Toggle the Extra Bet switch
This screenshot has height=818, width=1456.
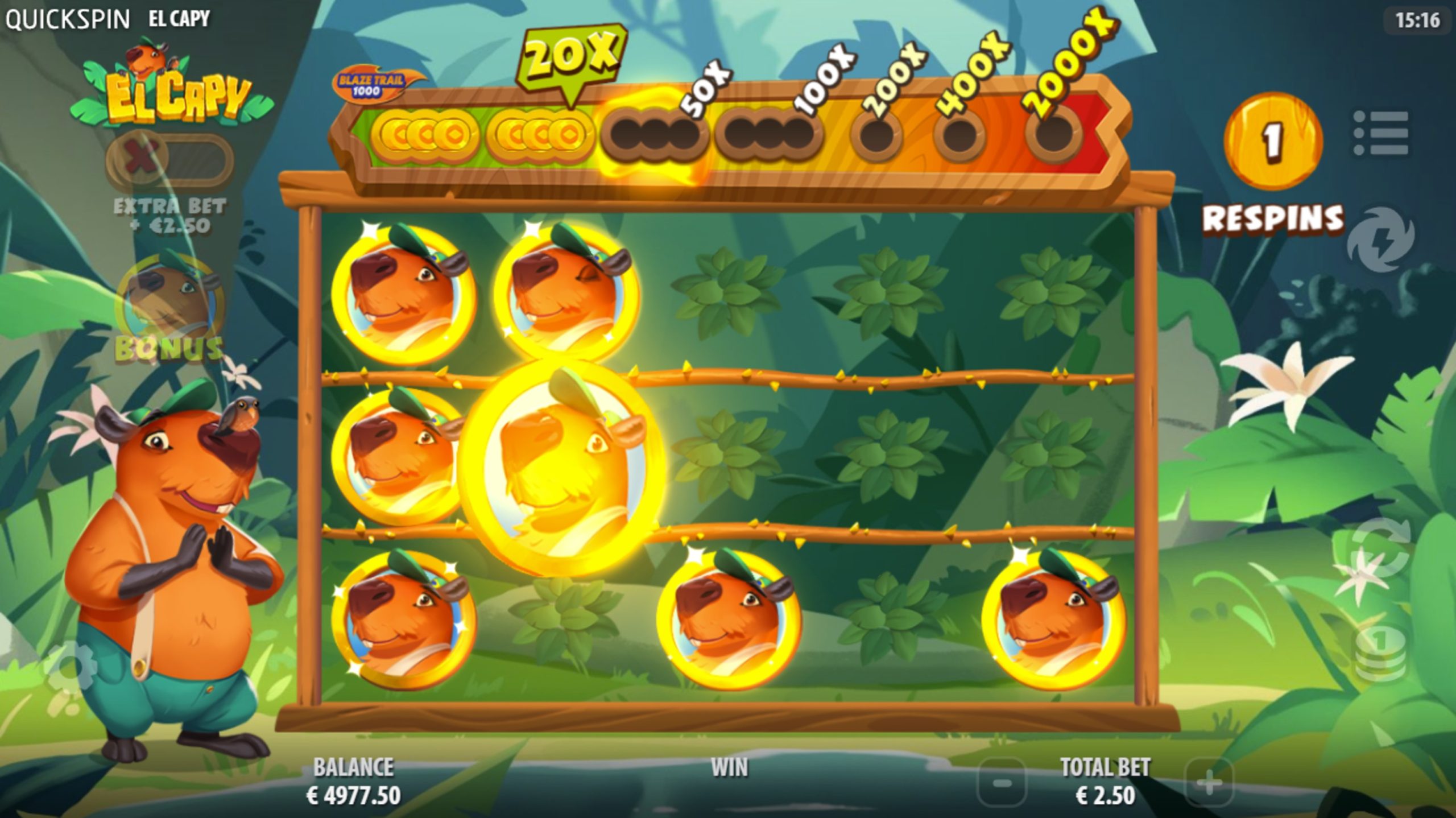[169, 159]
